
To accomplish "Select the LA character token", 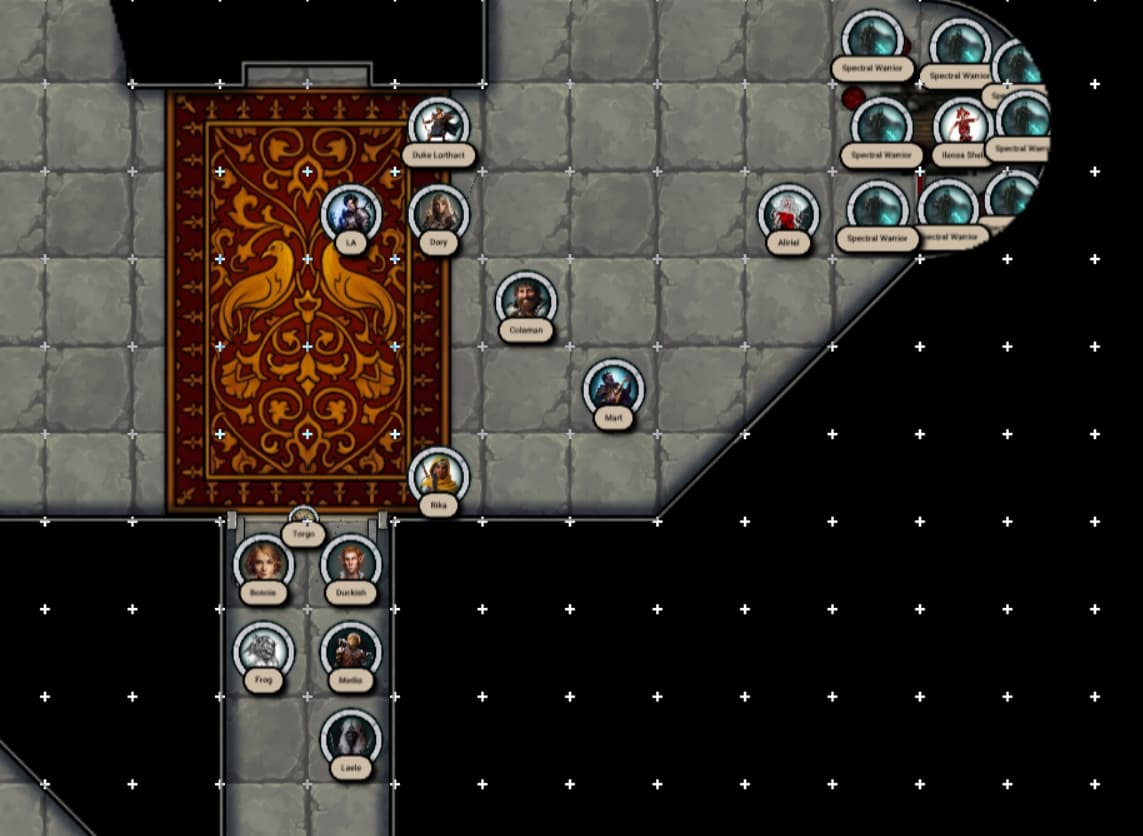I will [351, 214].
